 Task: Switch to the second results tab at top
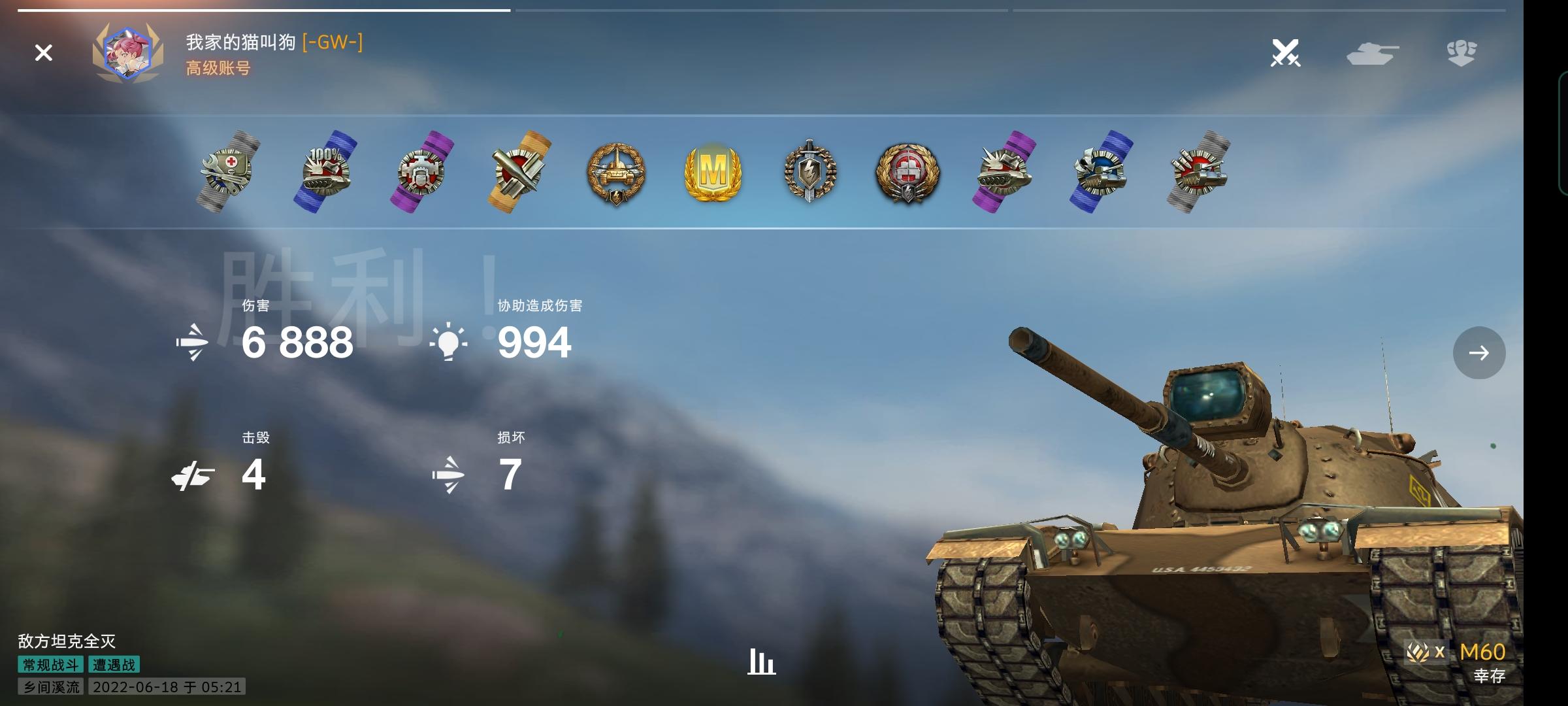[761, 10]
